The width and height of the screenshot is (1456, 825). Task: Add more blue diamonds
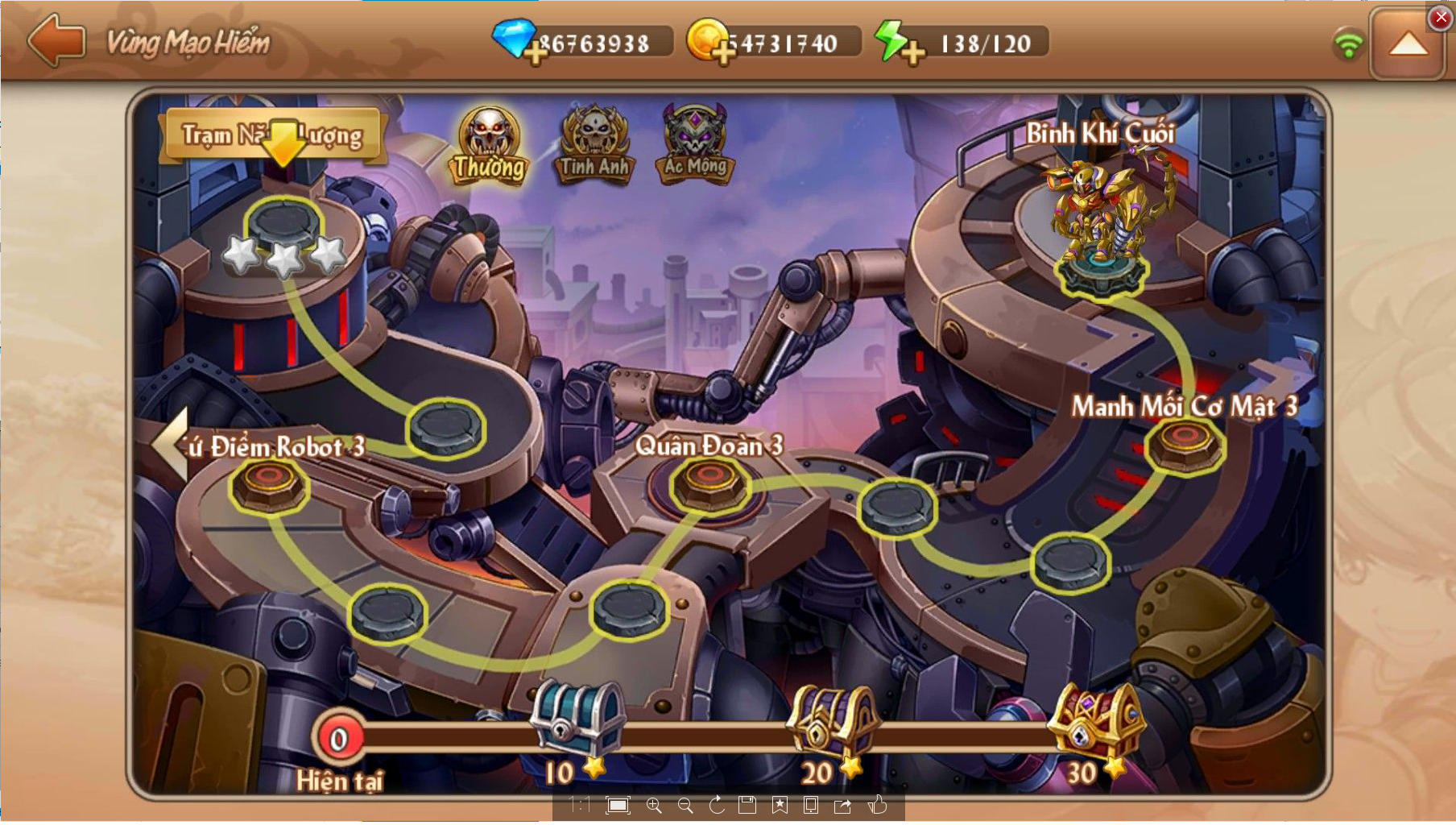pos(535,53)
